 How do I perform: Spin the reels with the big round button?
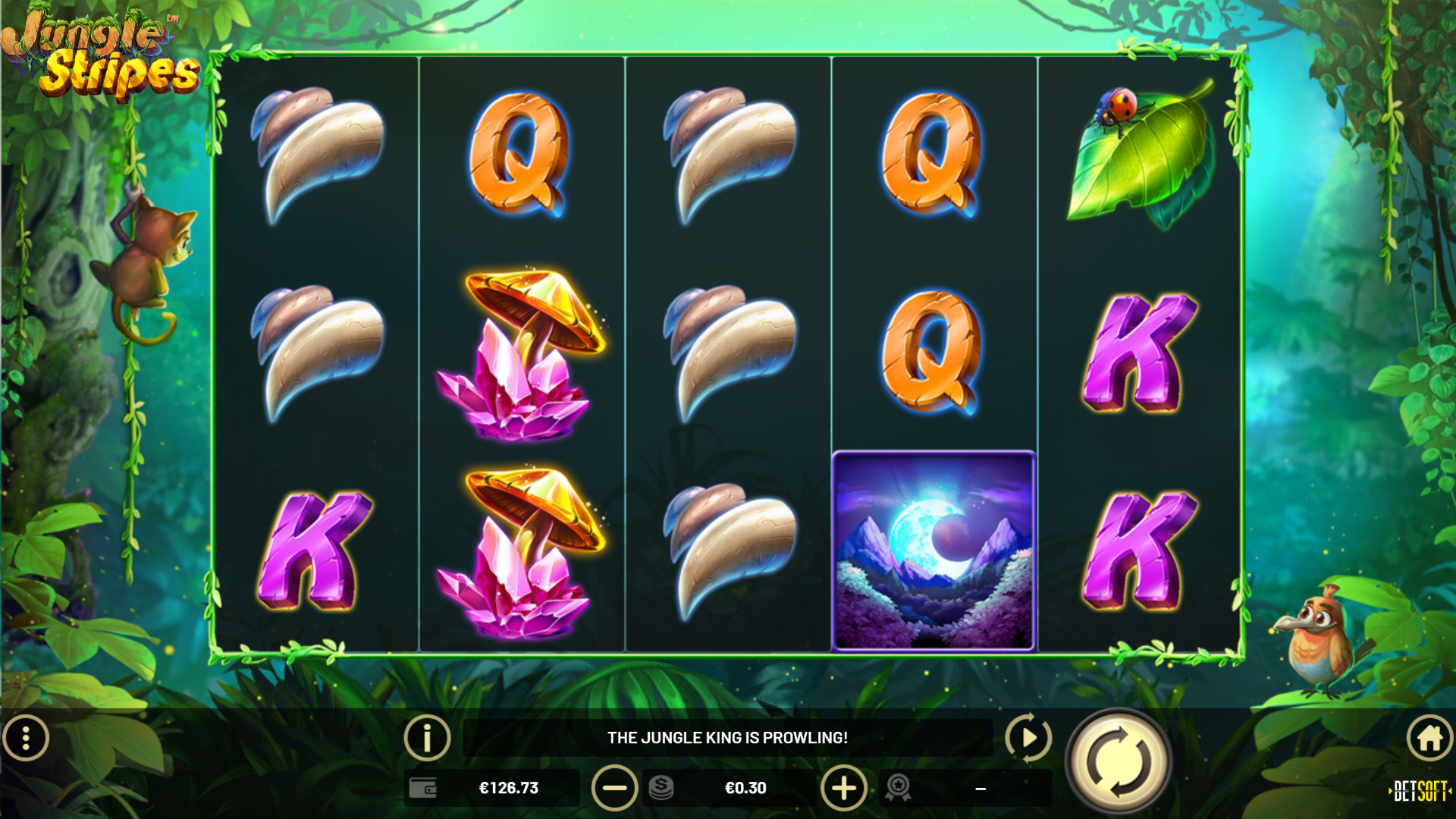(x=1119, y=761)
